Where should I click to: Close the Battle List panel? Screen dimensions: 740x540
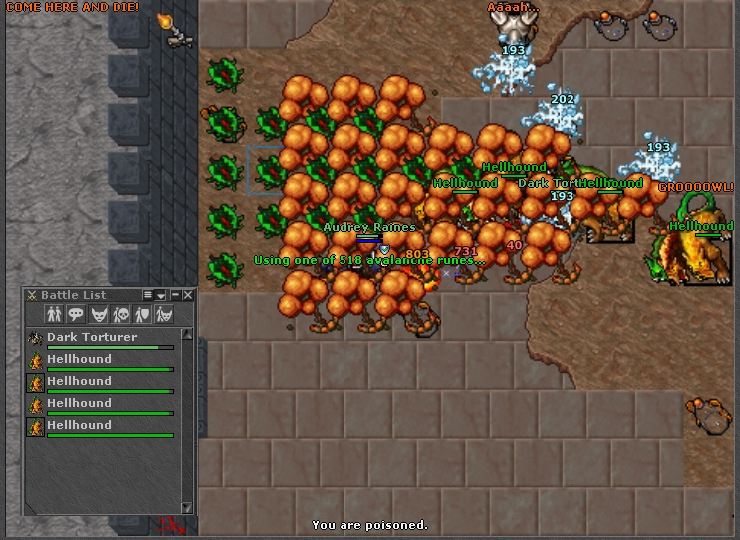tap(188, 295)
